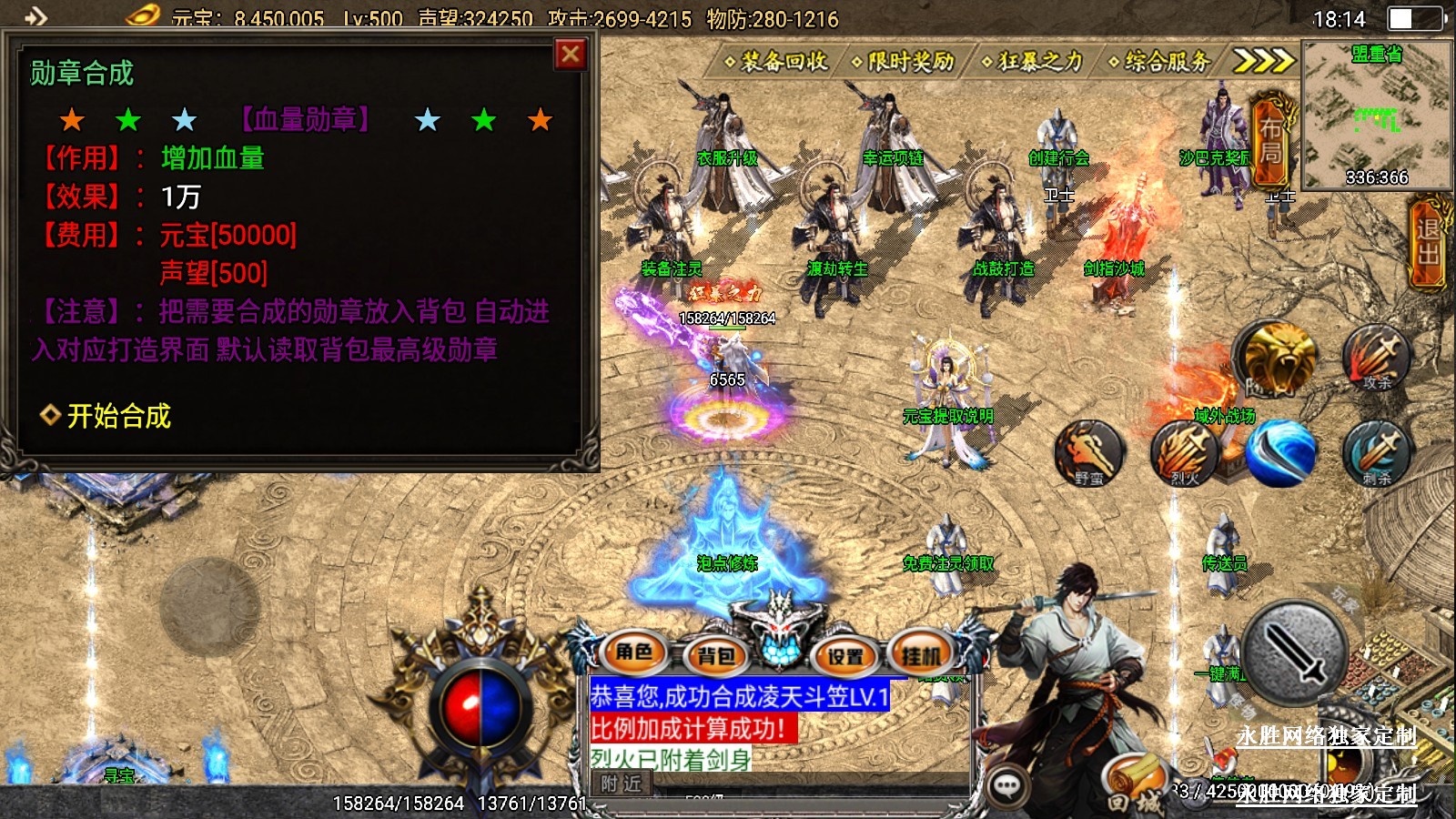1456x819 pixels.
Task: Open the 布局 layout button
Action: point(1270,141)
